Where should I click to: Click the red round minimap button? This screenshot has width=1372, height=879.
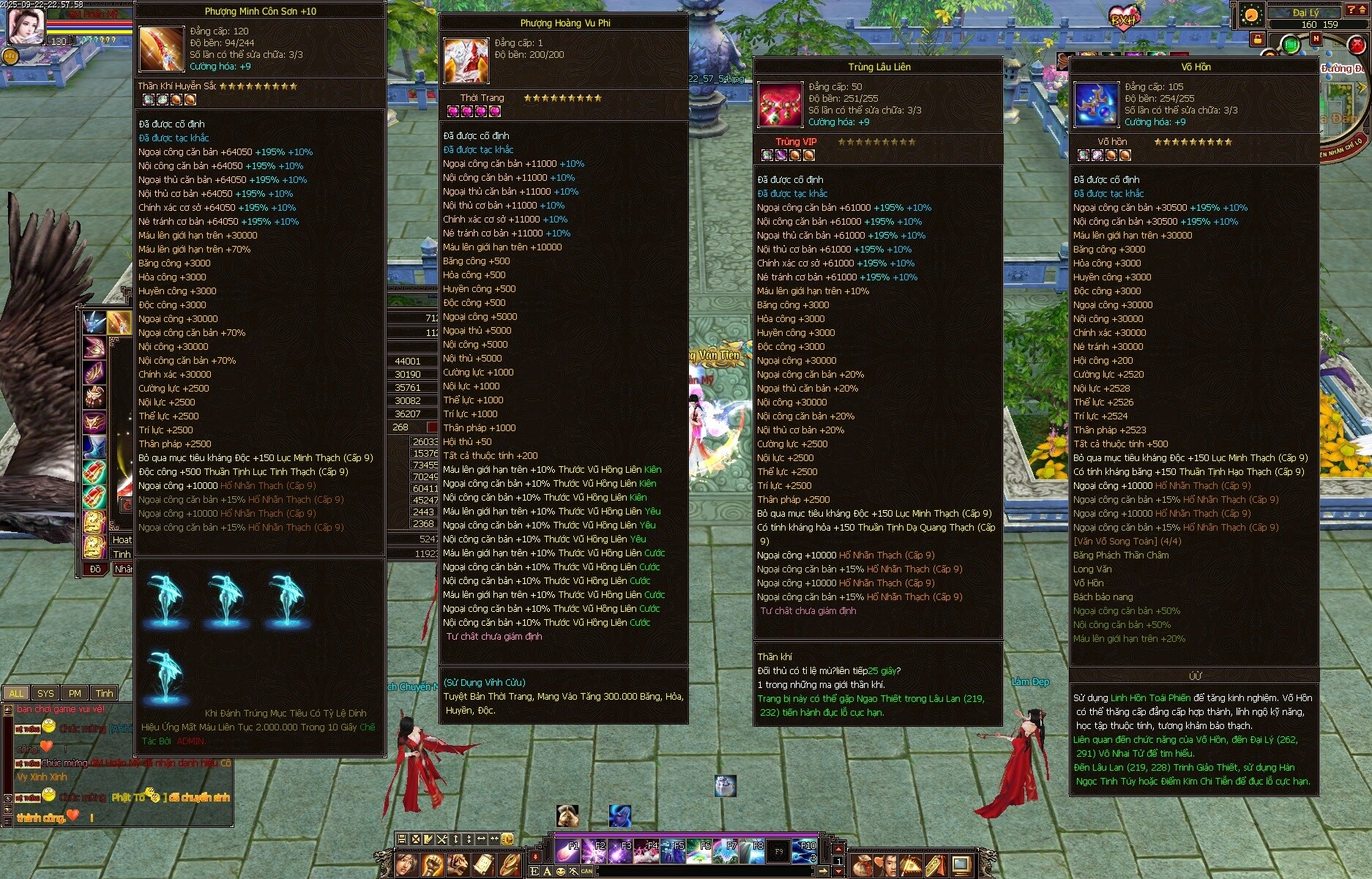1357,45
